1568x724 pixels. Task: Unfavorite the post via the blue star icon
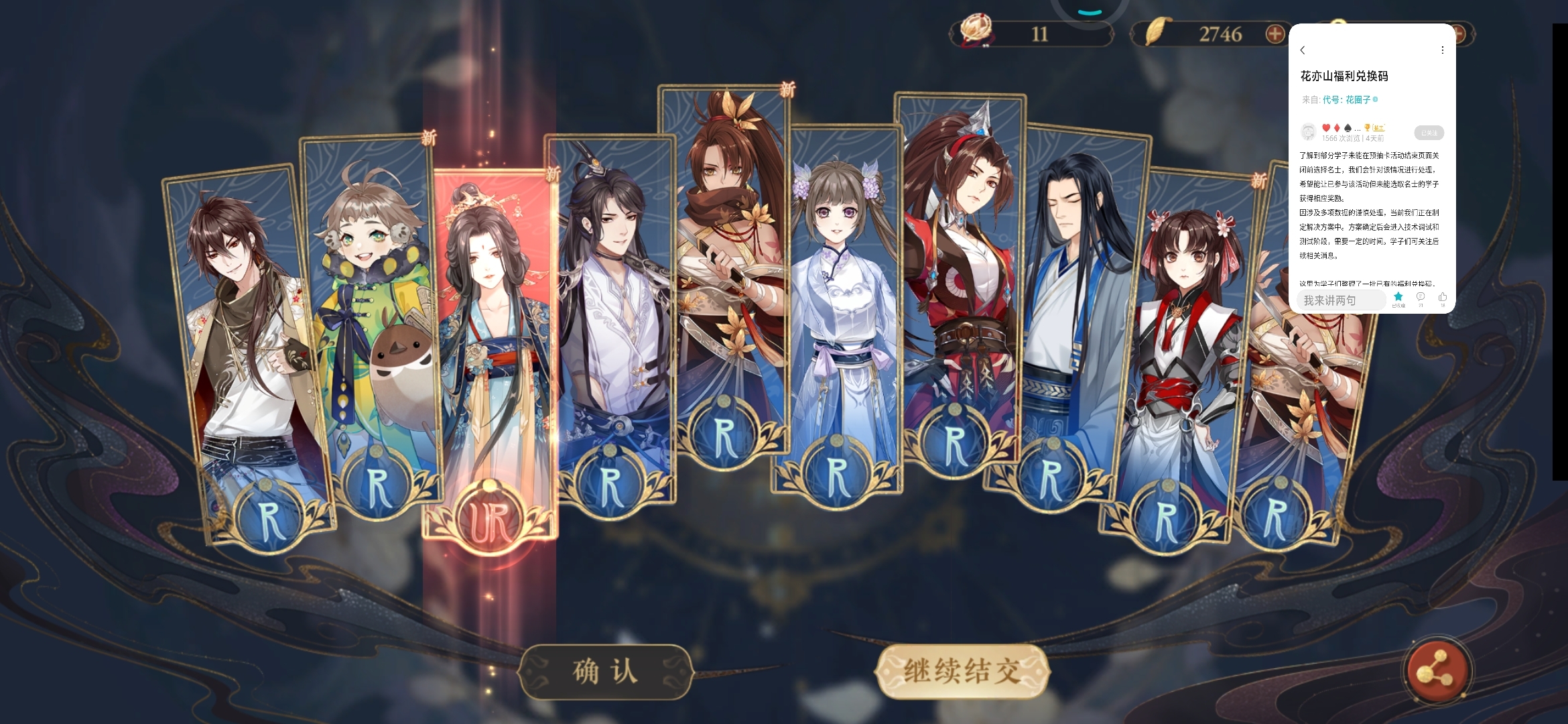1398,296
